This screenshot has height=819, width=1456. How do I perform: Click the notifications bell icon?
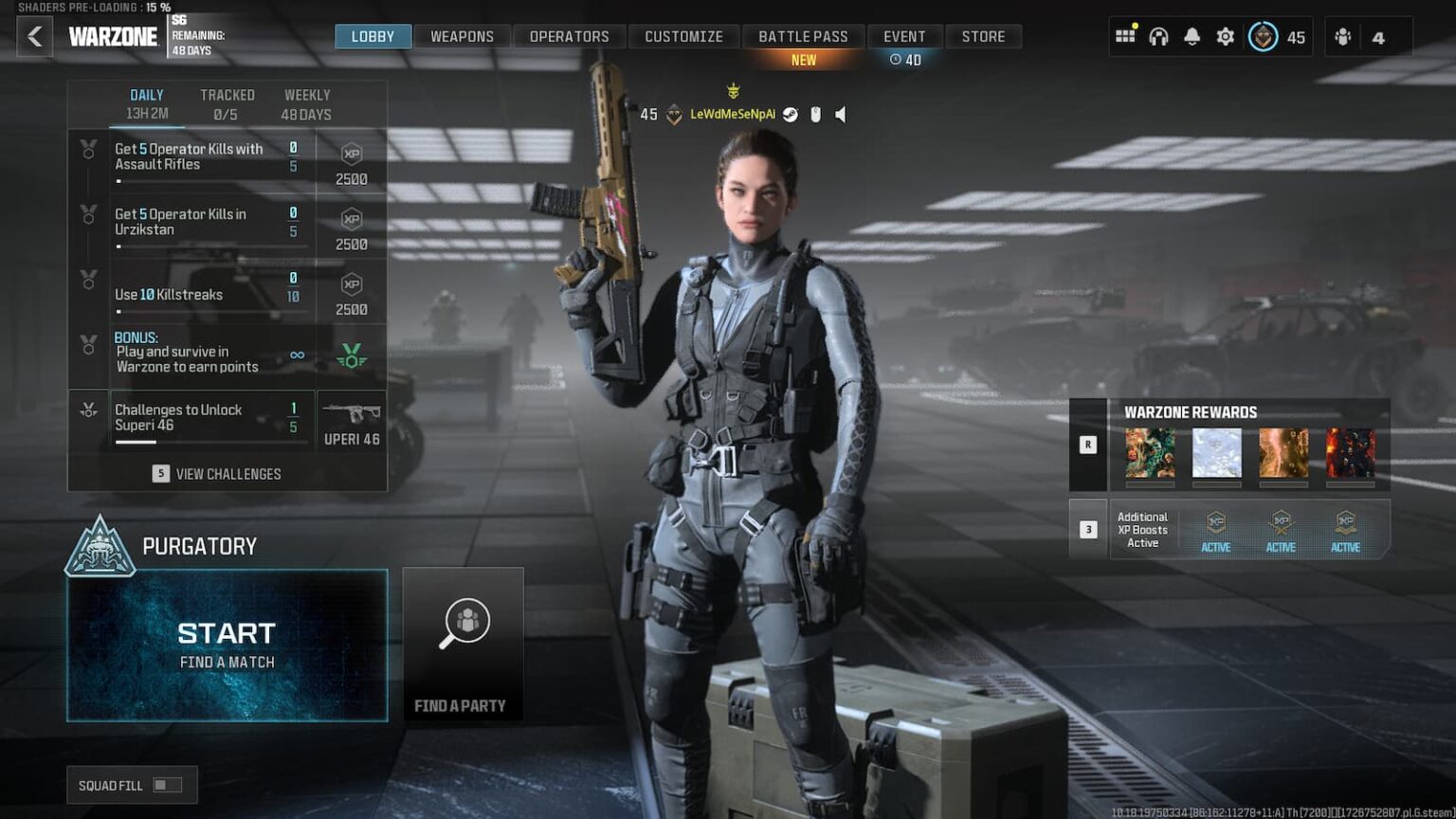pos(1192,37)
